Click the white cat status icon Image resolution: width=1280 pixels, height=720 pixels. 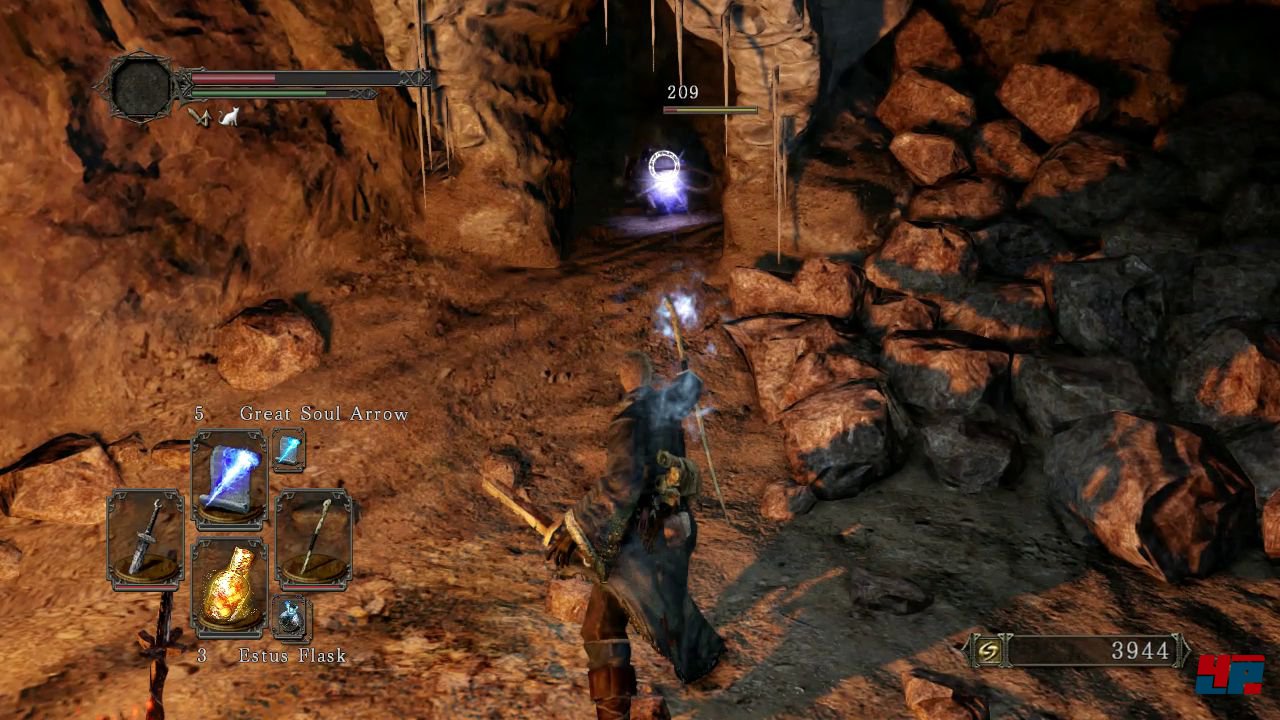click(229, 117)
